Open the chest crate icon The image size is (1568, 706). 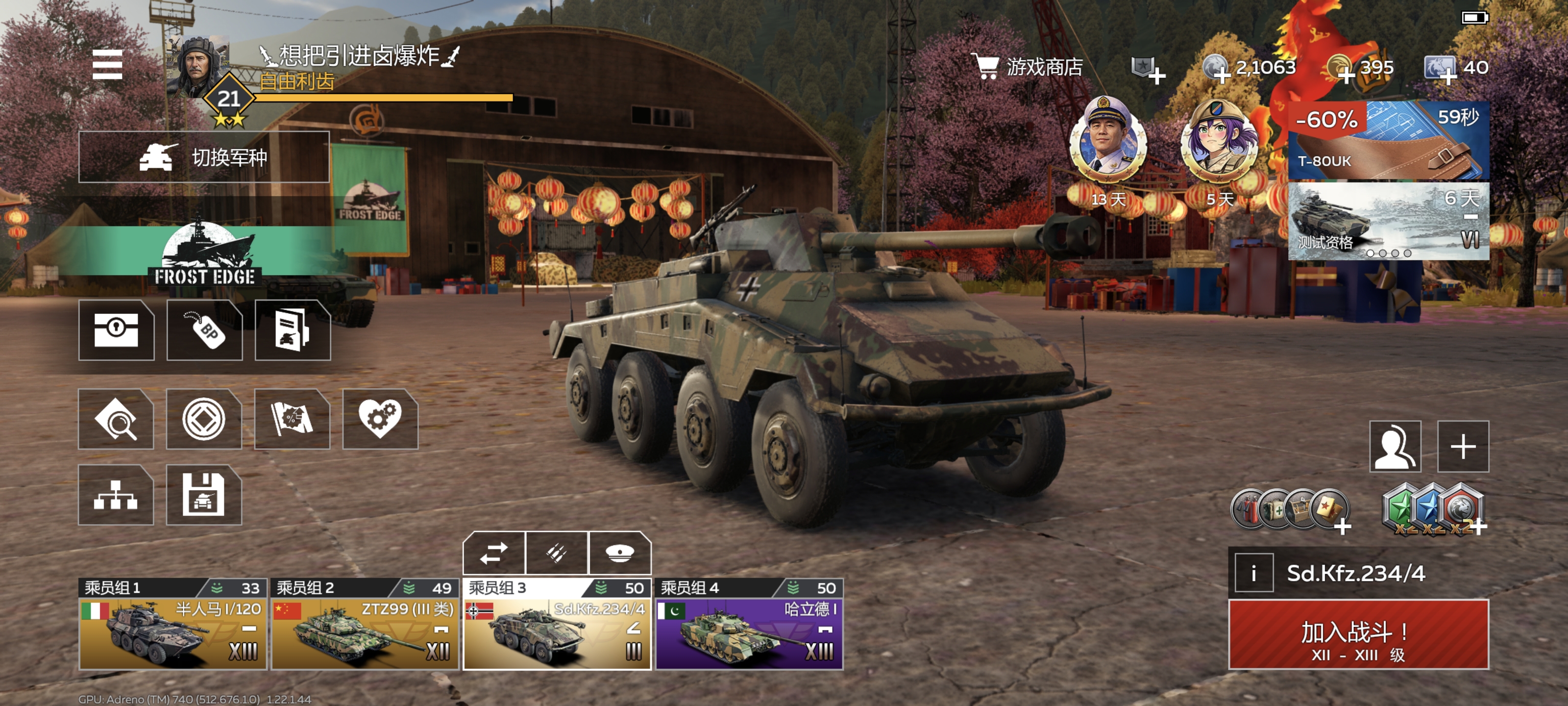coord(116,330)
